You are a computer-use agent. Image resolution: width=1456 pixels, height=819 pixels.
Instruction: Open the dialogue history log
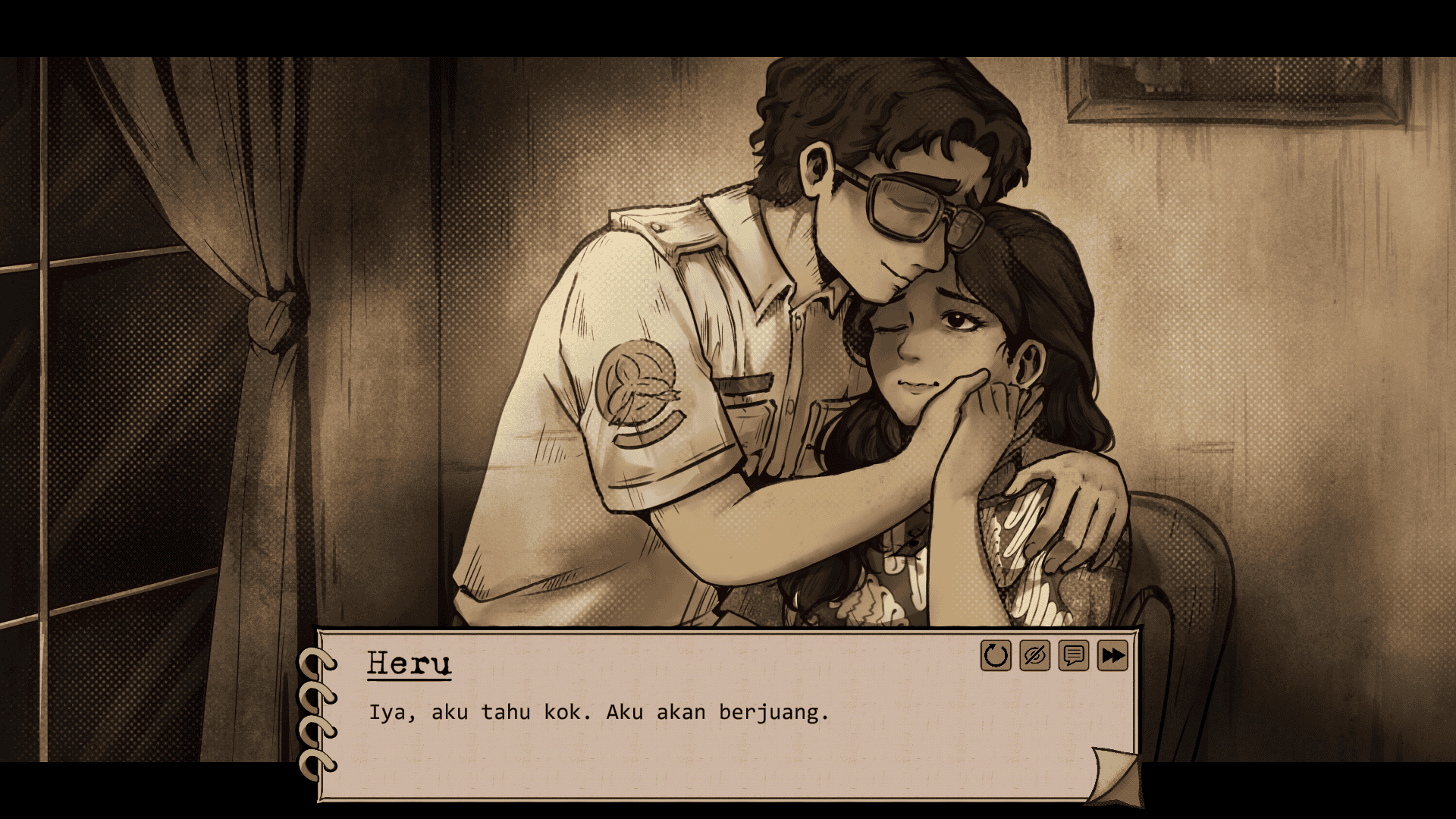1073,656
